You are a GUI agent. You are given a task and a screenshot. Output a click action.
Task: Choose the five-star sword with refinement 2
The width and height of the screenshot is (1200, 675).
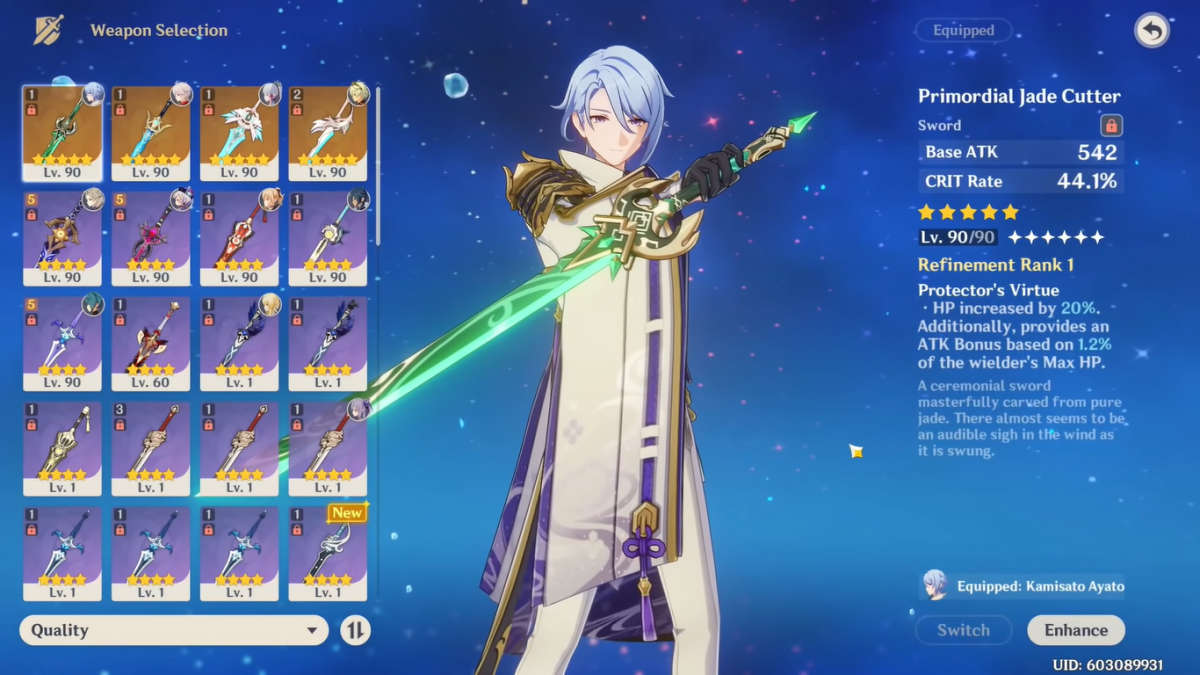(327, 132)
